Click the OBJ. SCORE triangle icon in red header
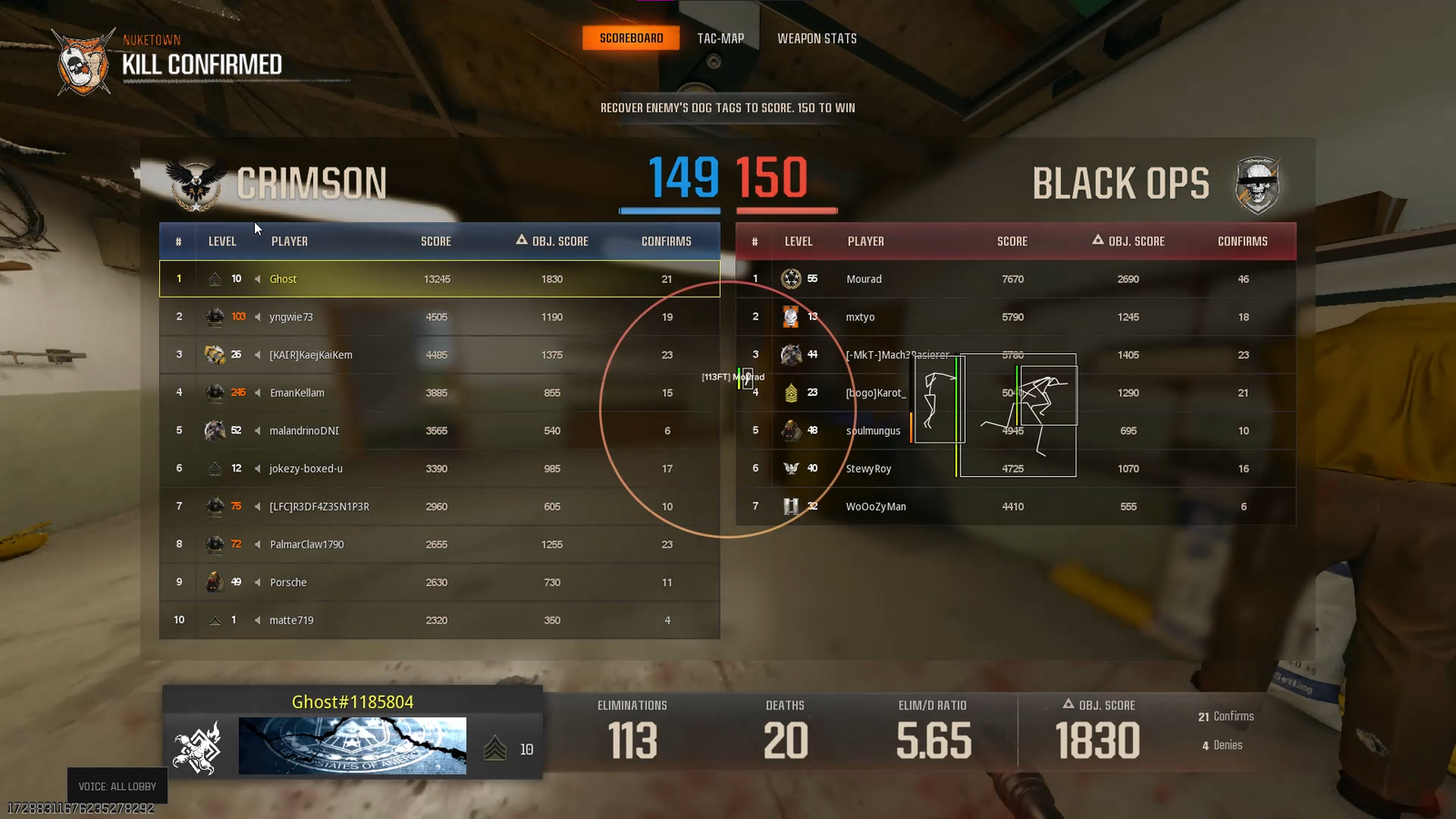Image resolution: width=1456 pixels, height=819 pixels. (1098, 240)
